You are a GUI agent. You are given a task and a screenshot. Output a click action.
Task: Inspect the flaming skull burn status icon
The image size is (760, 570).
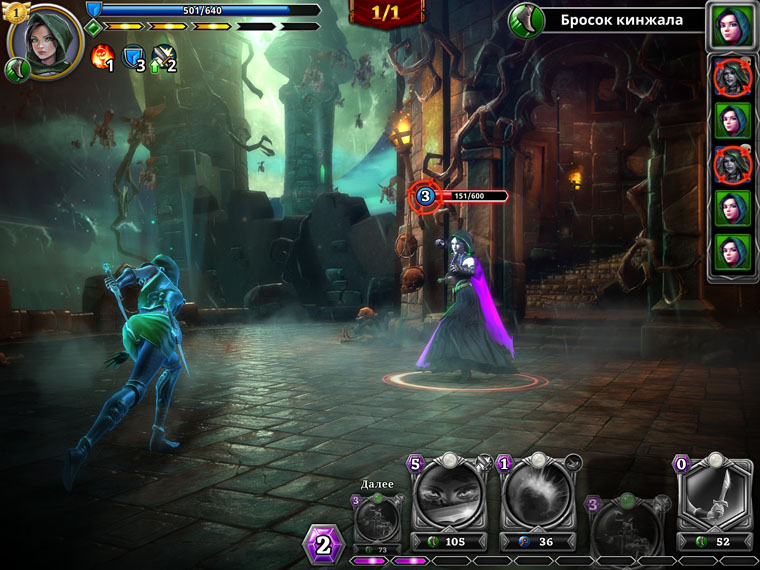point(101,58)
